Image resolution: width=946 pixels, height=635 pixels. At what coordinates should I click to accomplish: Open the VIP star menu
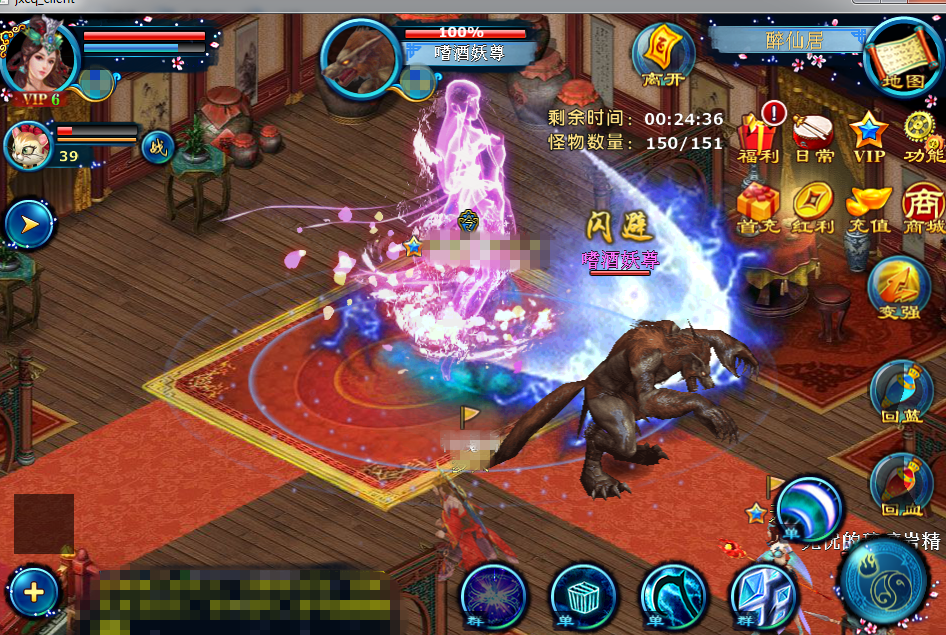[x=868, y=137]
